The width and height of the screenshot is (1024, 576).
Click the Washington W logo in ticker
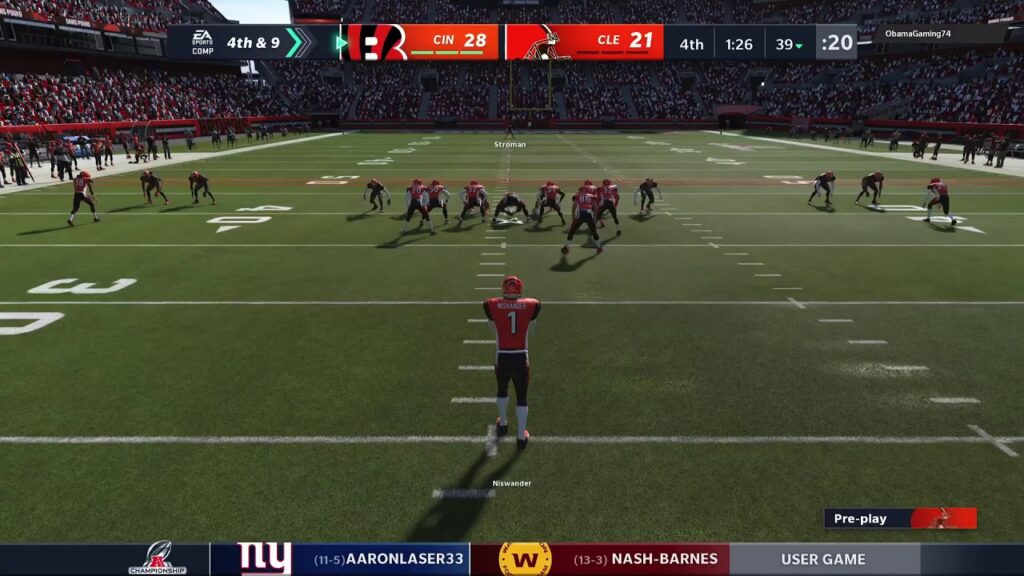point(524,559)
